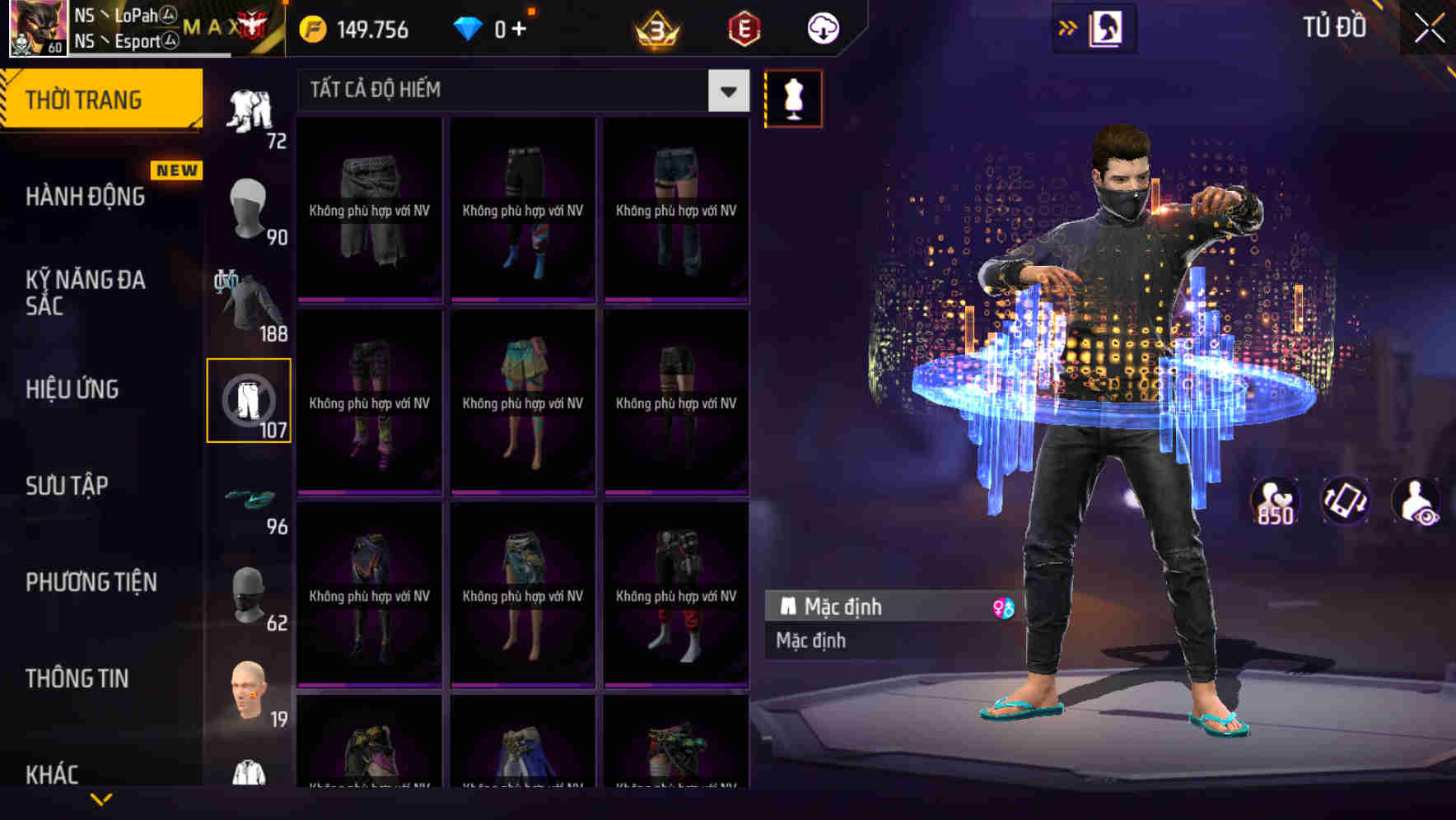This screenshot has width=1456, height=820.
Task: Select the head category with 19 items
Action: click(x=249, y=692)
